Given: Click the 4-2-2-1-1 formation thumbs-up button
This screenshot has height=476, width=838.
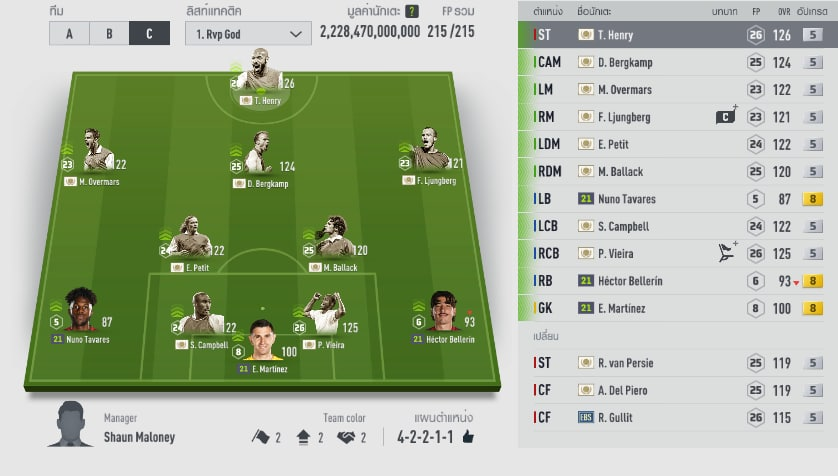Looking at the screenshot, I should point(468,437).
